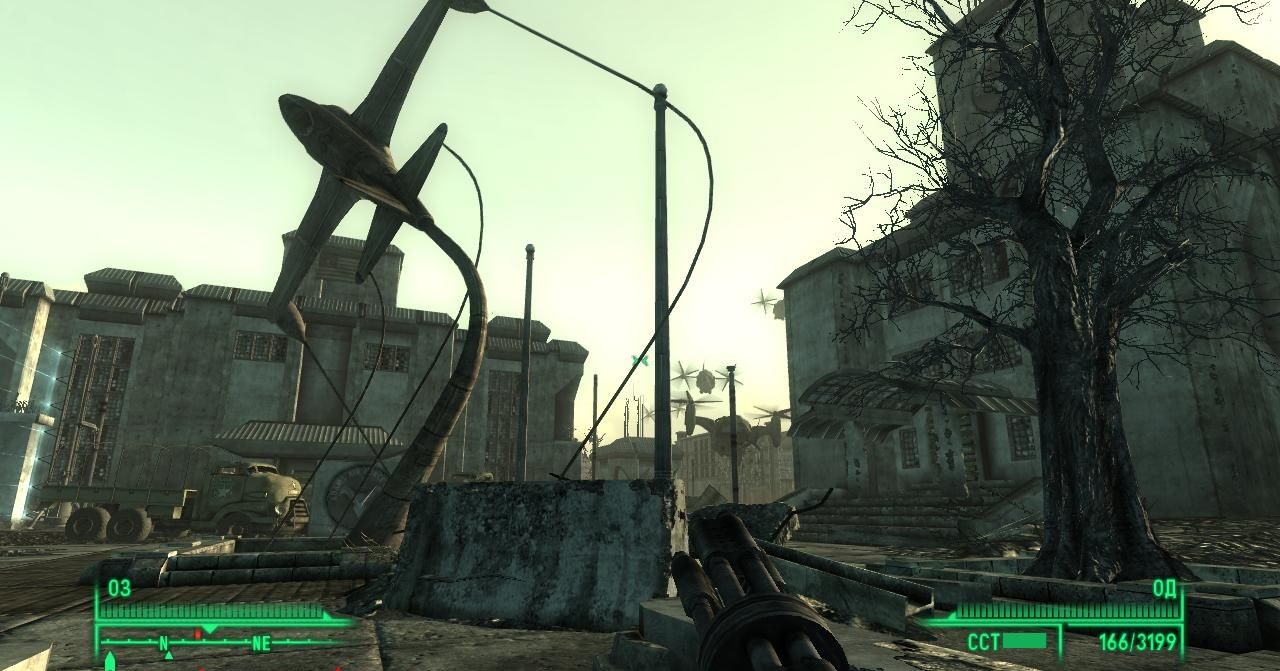Screen dimensions: 1280x671
Task: Click the compass strip showing N and NE
Action: (220, 643)
